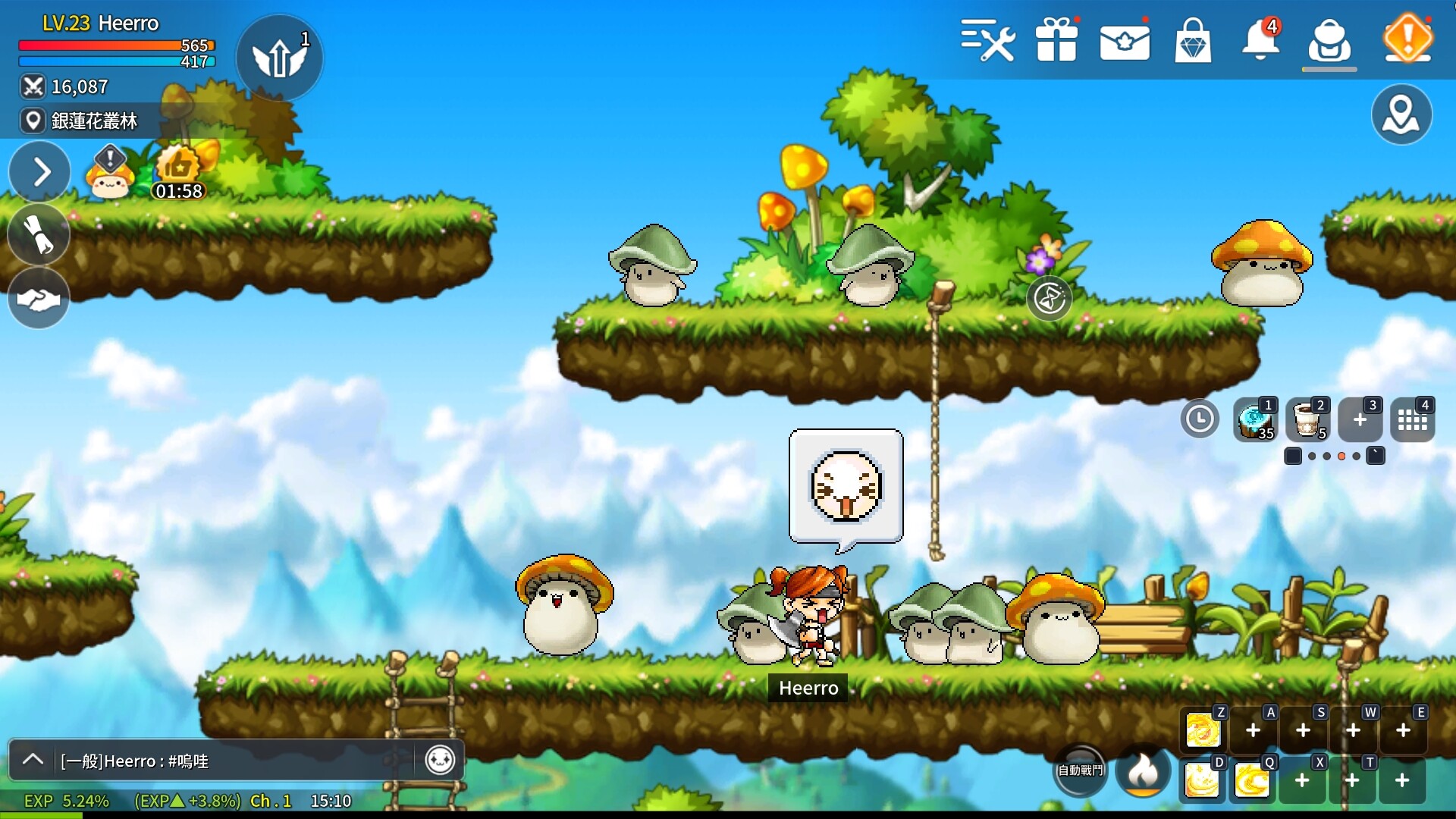
Task: View notifications via the bell icon
Action: click(x=1260, y=39)
